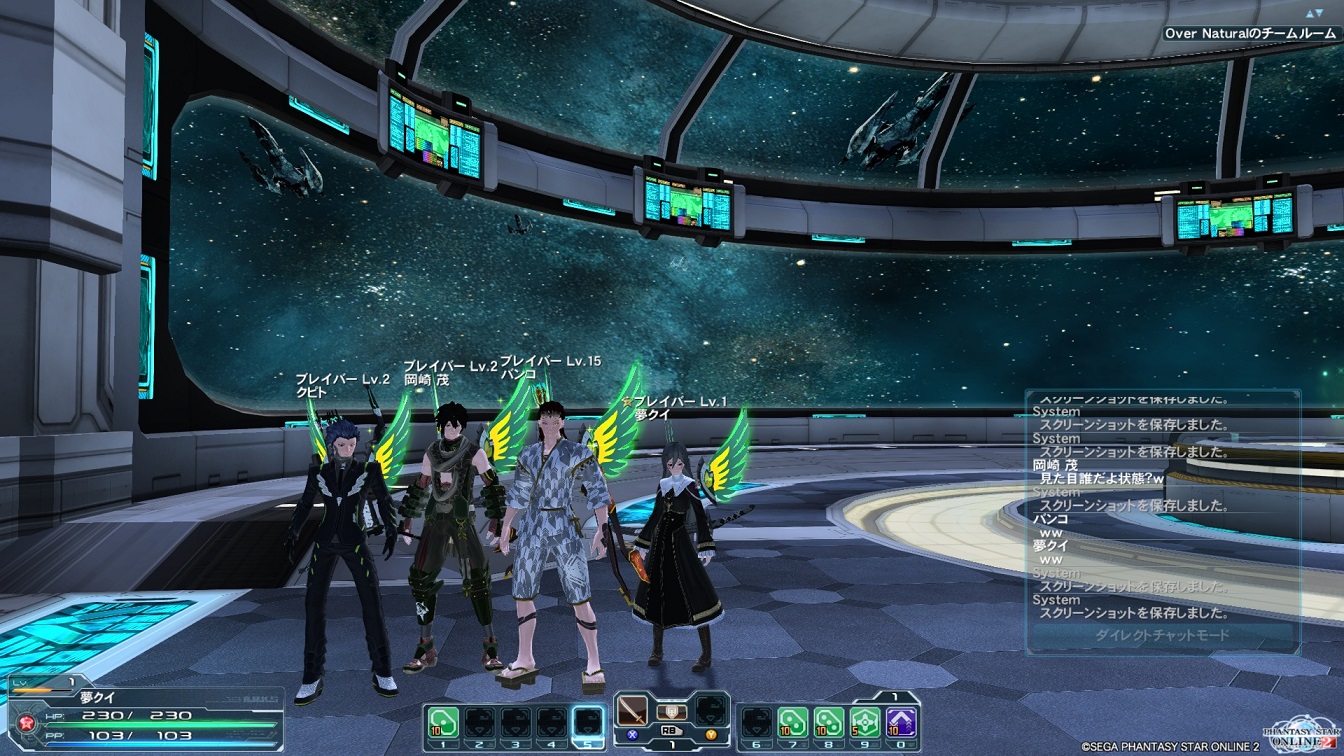This screenshot has height=756, width=1344.
Task: Select the sword weapon action icon
Action: (x=633, y=713)
